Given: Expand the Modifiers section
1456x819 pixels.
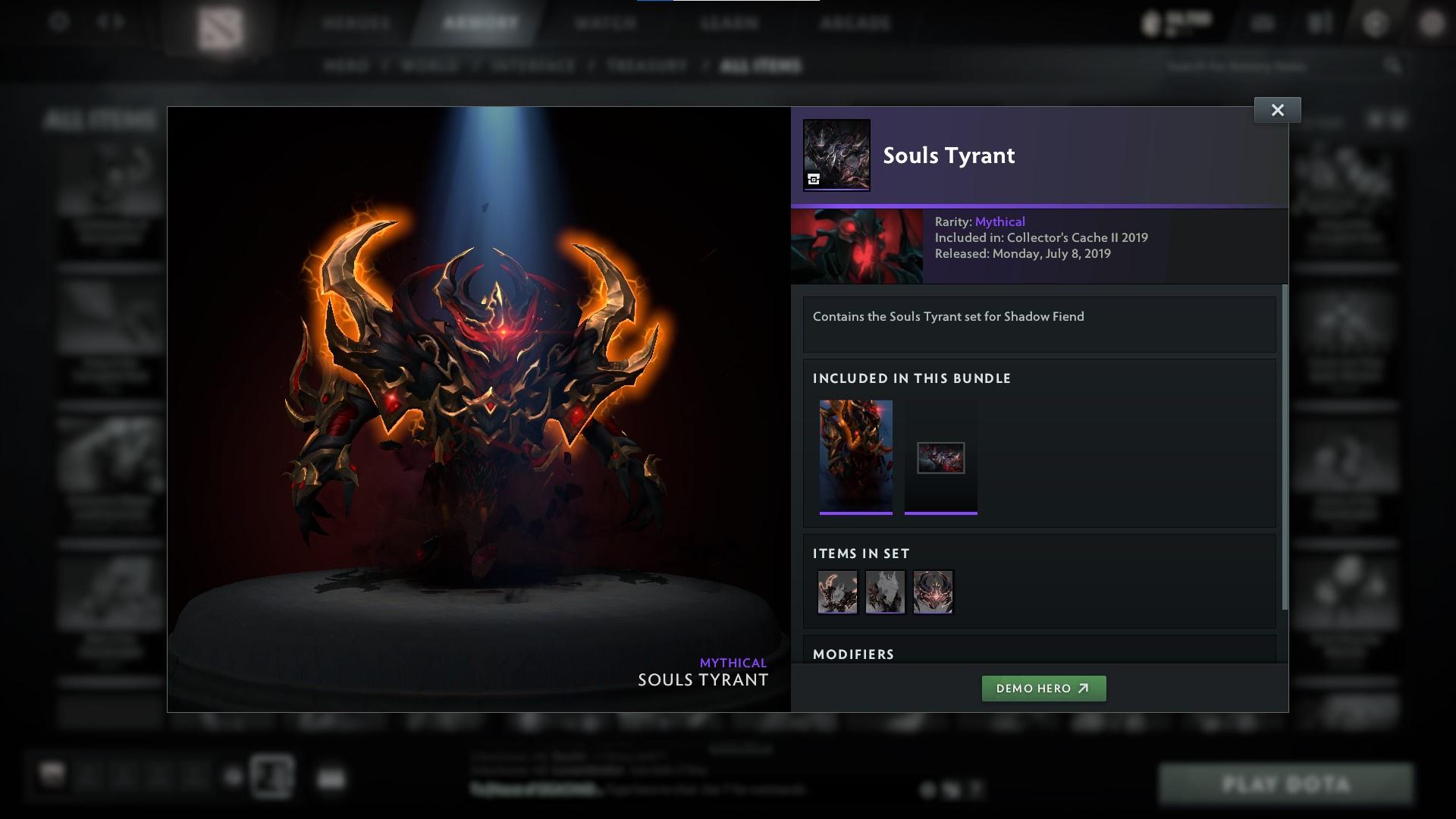Looking at the screenshot, I should (x=854, y=654).
